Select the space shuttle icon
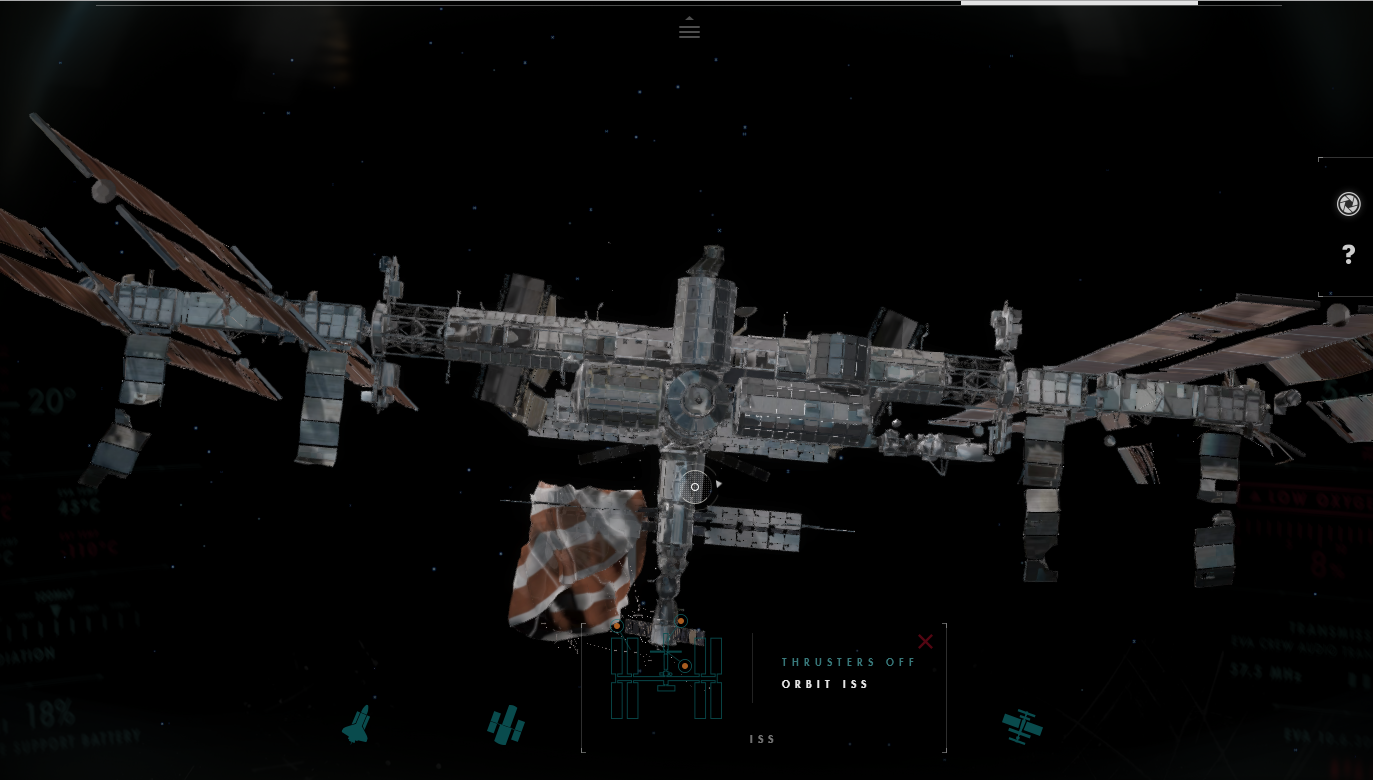 pyautogui.click(x=356, y=724)
